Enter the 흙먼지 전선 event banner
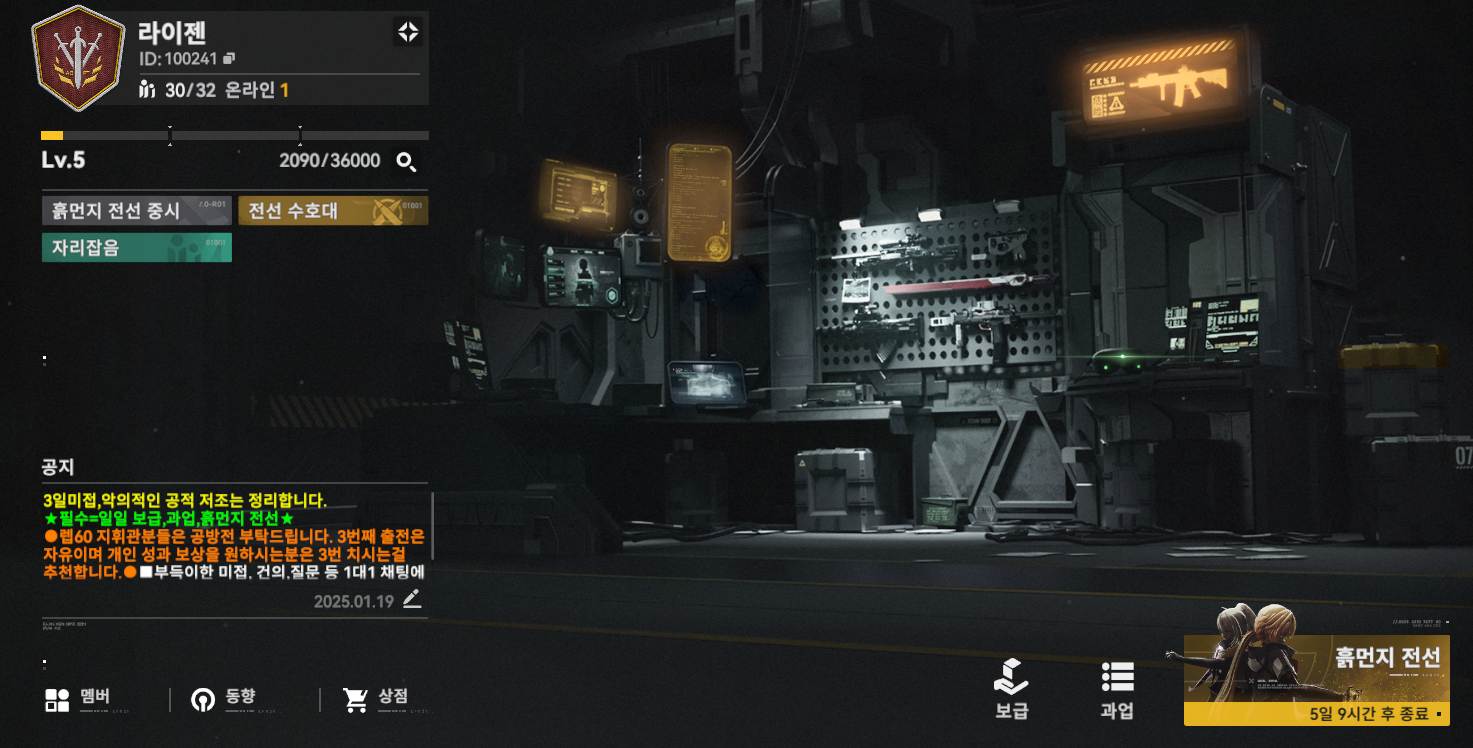 [1315, 680]
